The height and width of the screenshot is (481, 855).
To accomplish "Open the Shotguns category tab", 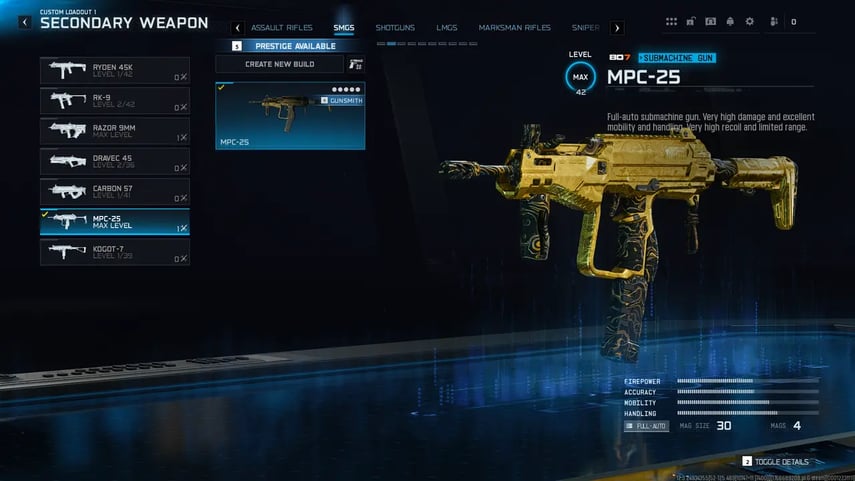I will click(x=395, y=28).
